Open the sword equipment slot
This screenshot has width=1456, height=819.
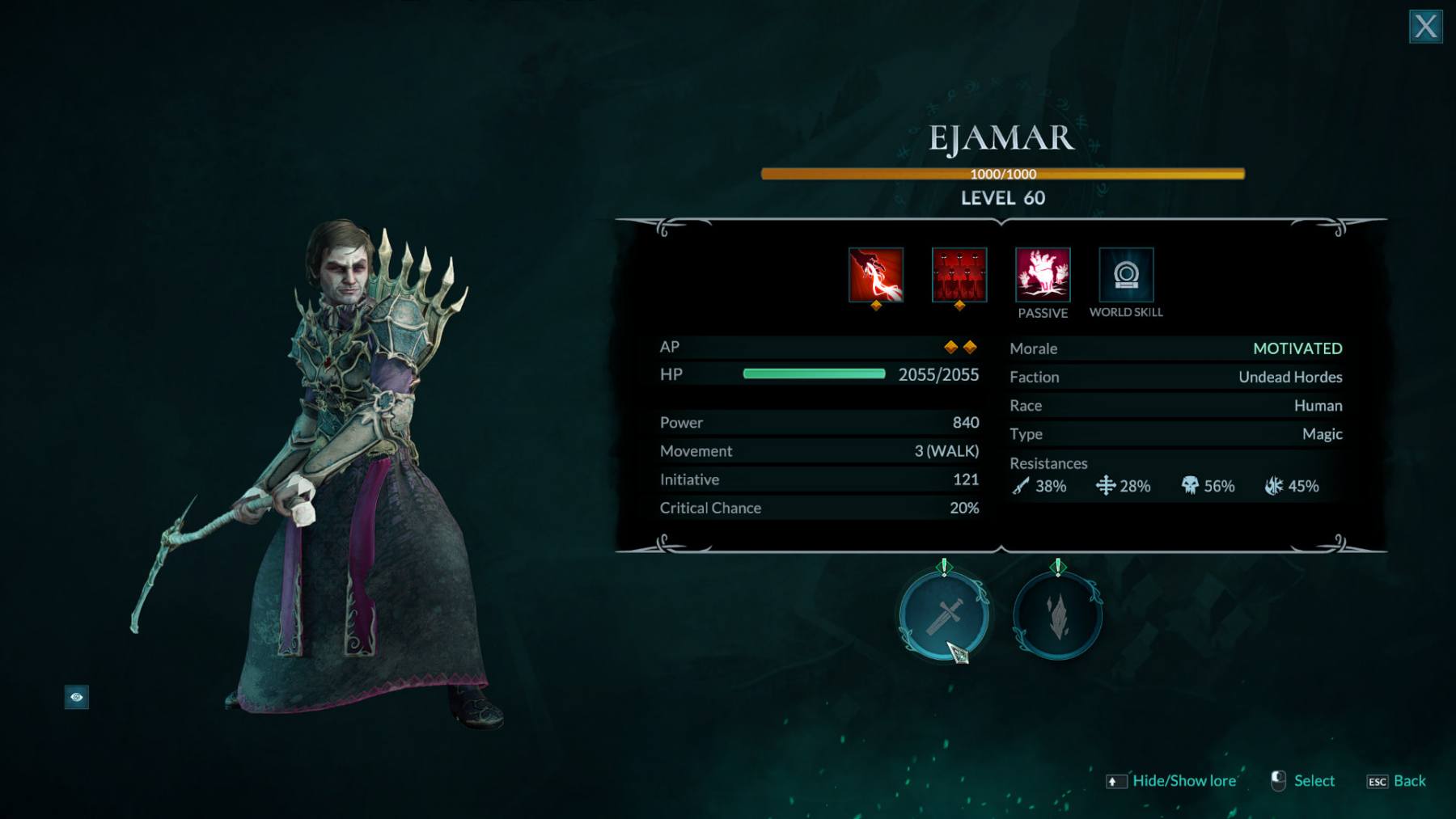944,616
